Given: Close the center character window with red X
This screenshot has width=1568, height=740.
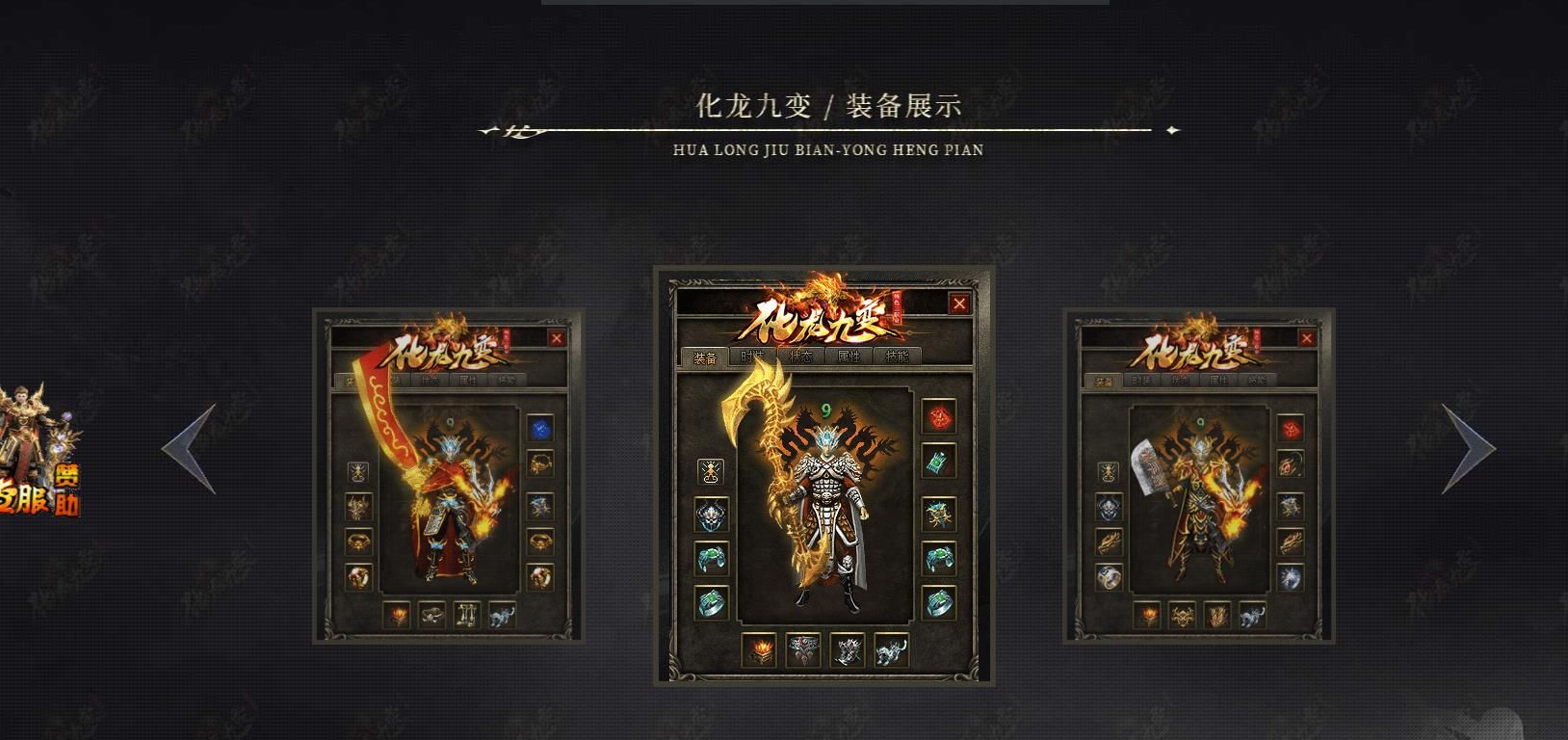Looking at the screenshot, I should pyautogui.click(x=960, y=304).
